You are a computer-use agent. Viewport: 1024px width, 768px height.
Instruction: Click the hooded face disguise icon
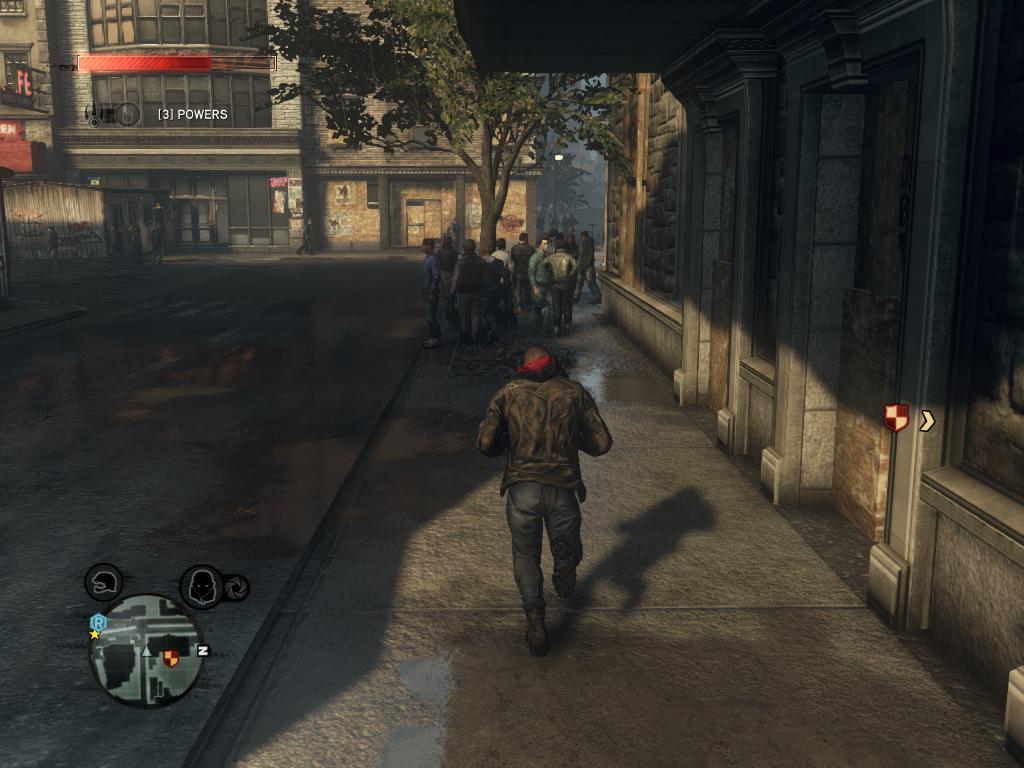point(201,586)
